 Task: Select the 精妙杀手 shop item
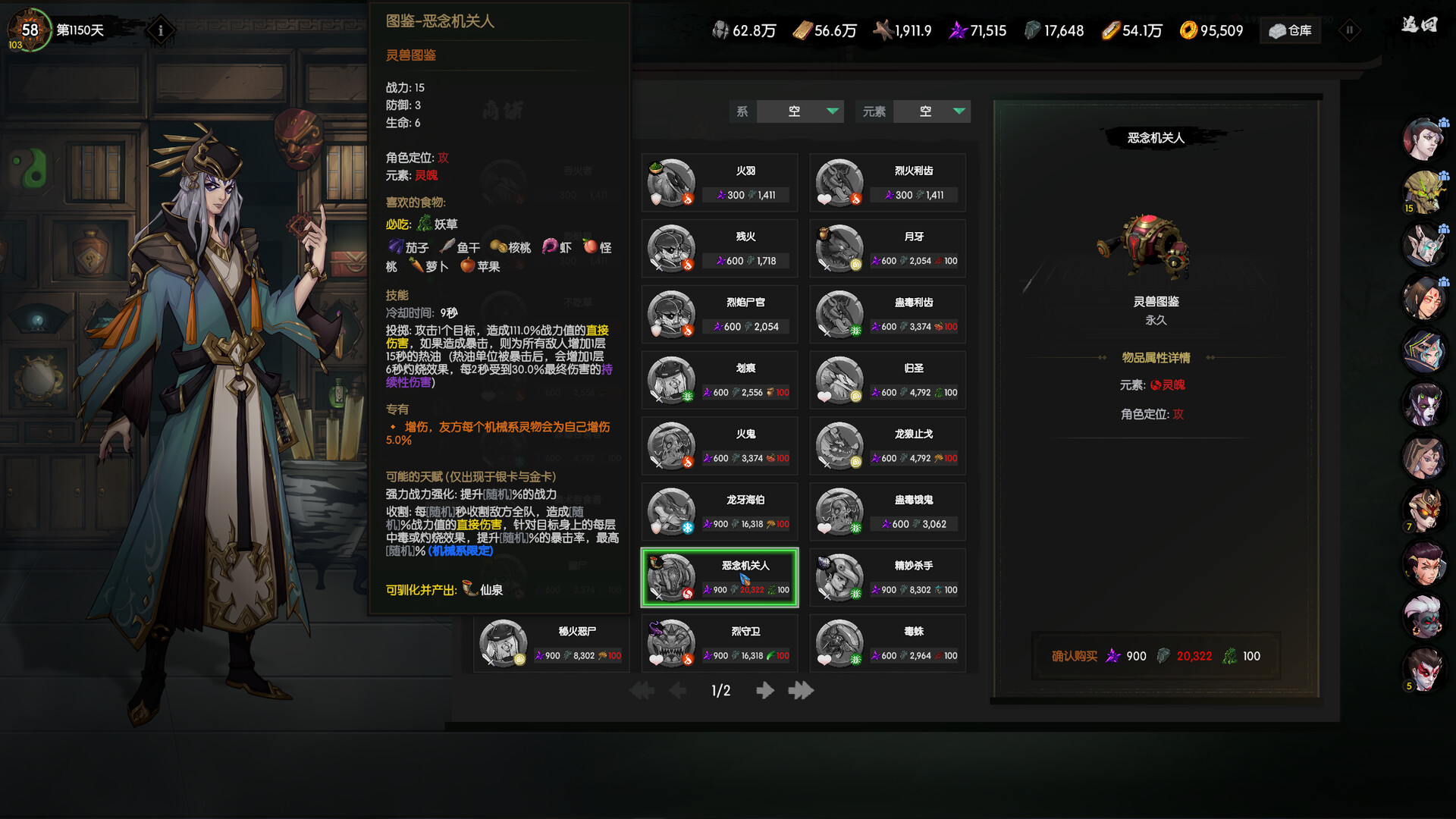[x=887, y=577]
